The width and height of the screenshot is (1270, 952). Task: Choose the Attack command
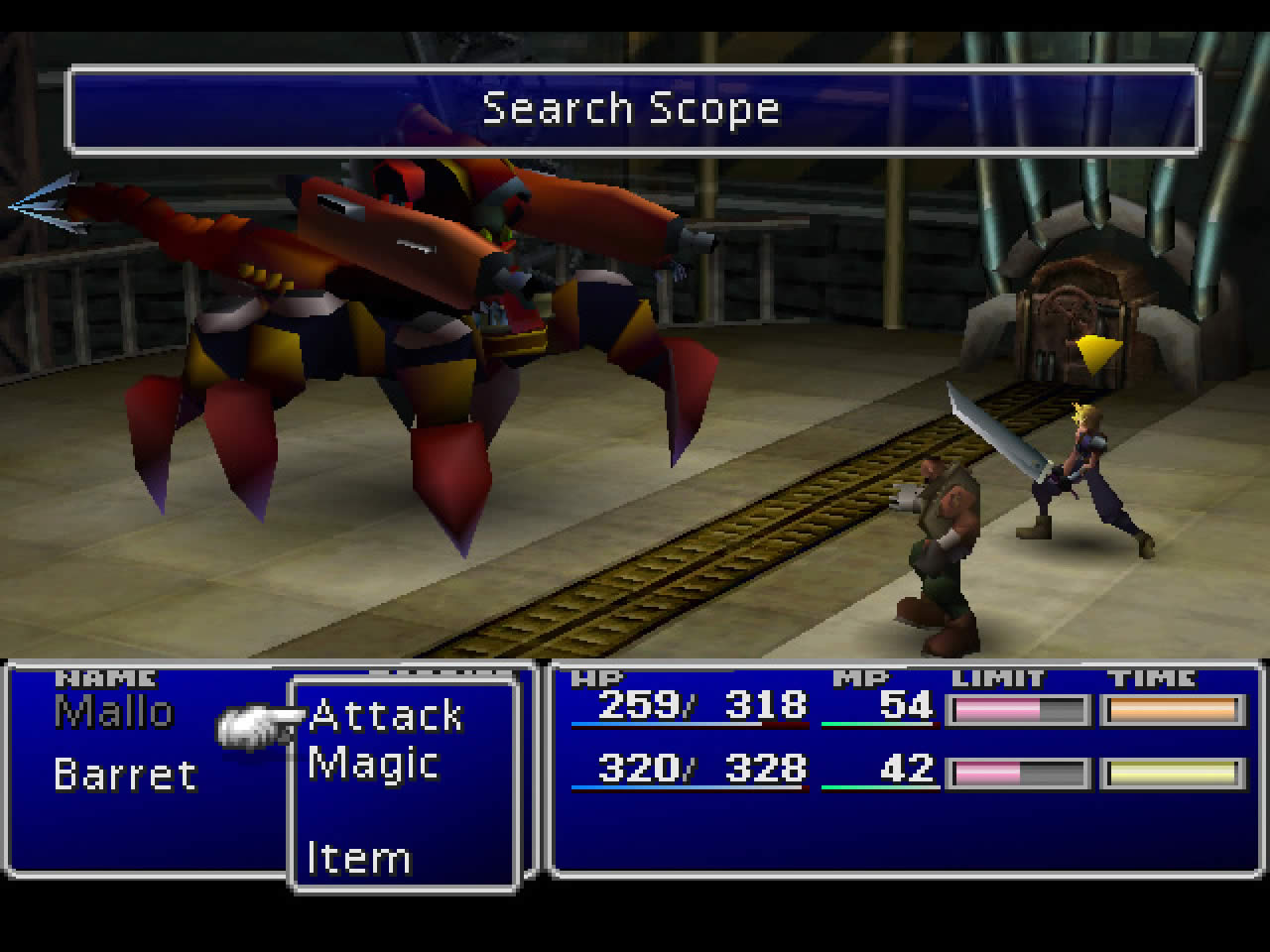click(x=386, y=716)
